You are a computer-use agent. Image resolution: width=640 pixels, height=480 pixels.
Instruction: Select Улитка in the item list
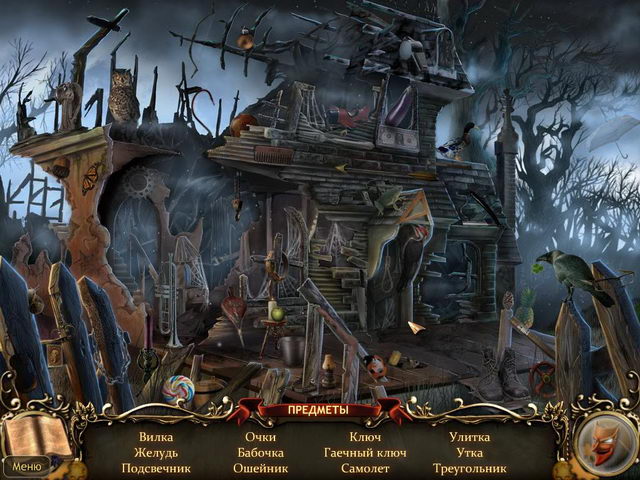pyautogui.click(x=469, y=437)
